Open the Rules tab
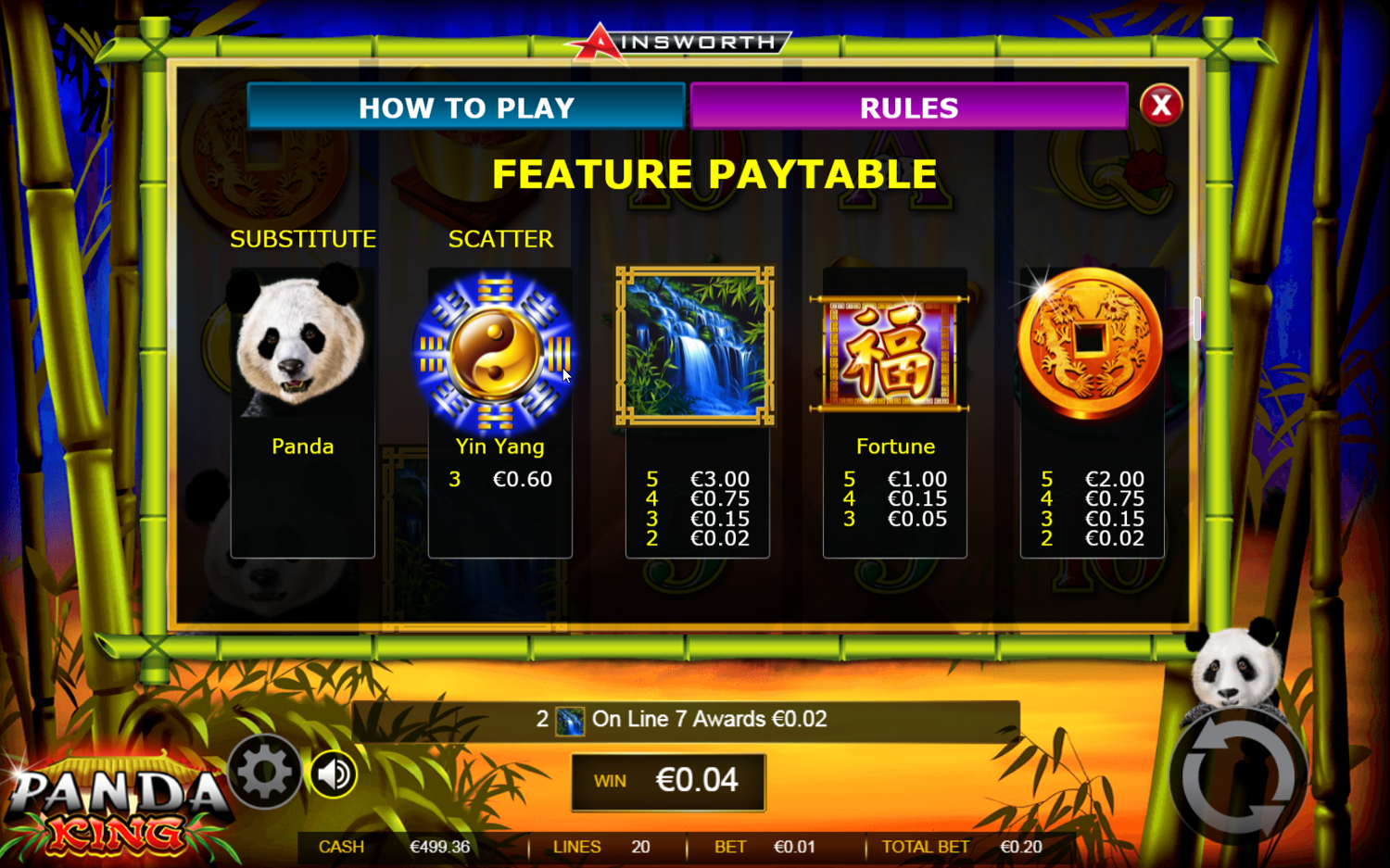The width and height of the screenshot is (1390, 868). pos(908,107)
